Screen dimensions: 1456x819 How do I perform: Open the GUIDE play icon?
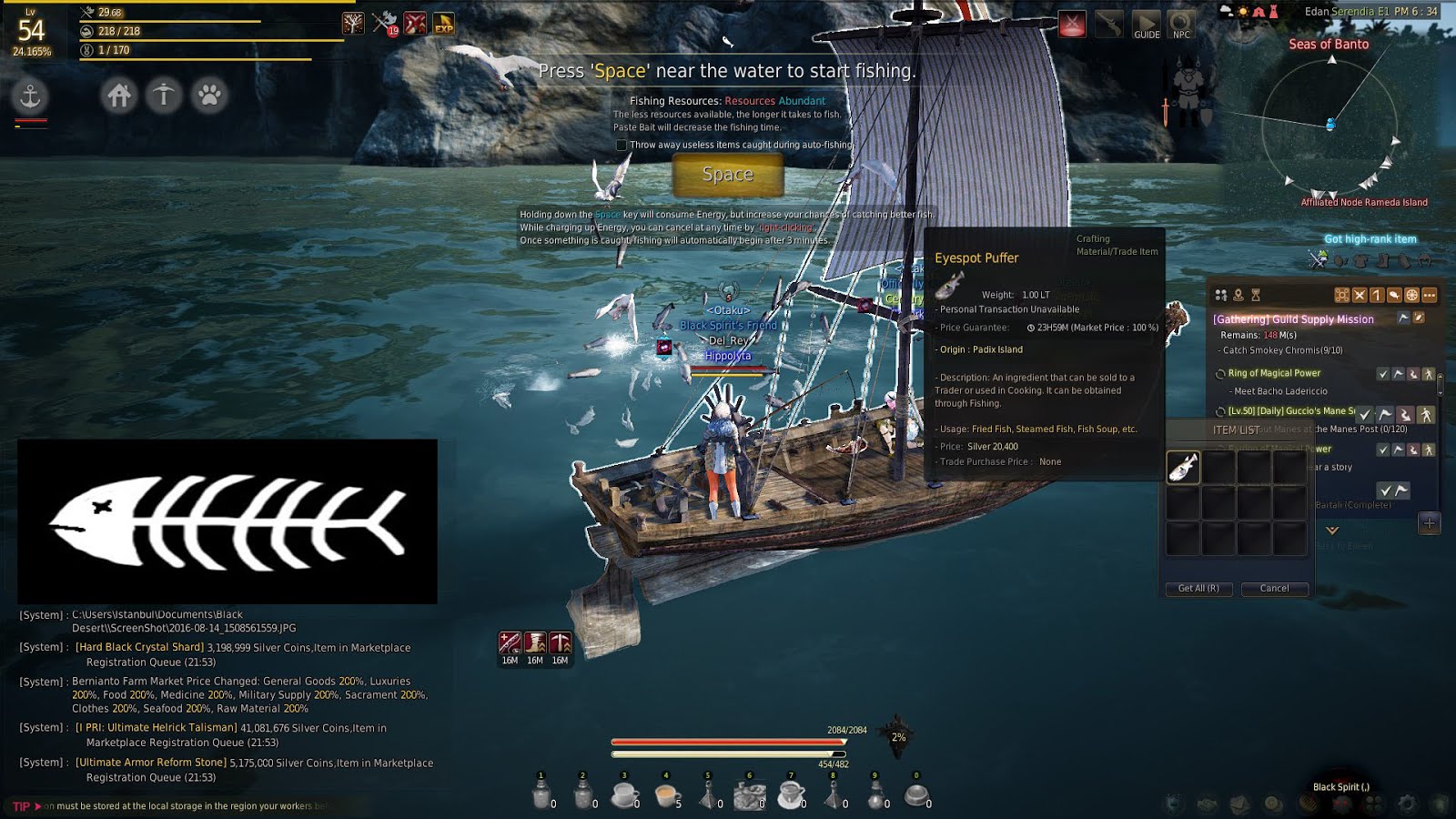[1146, 22]
